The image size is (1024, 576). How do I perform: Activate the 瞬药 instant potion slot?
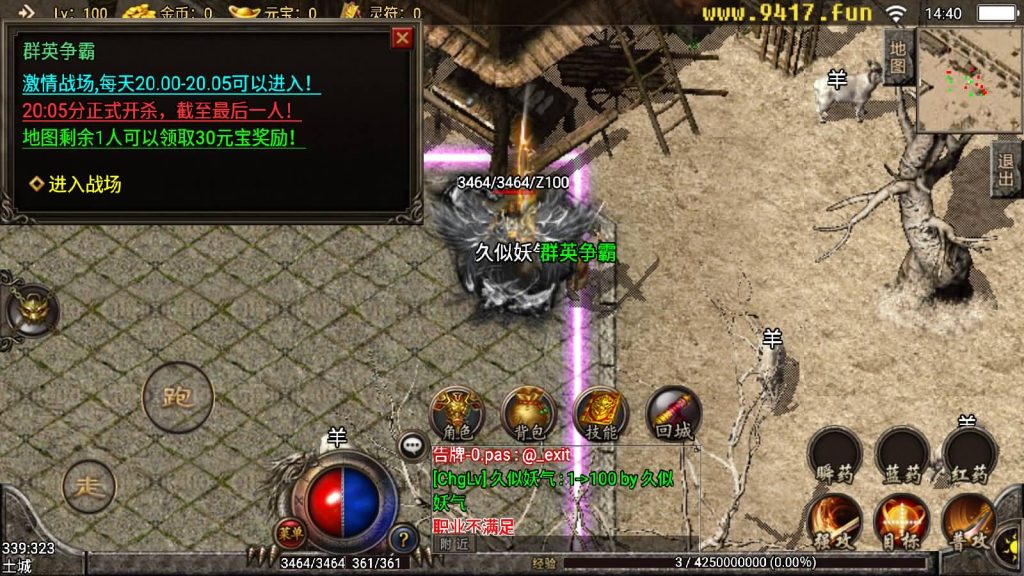click(x=834, y=455)
